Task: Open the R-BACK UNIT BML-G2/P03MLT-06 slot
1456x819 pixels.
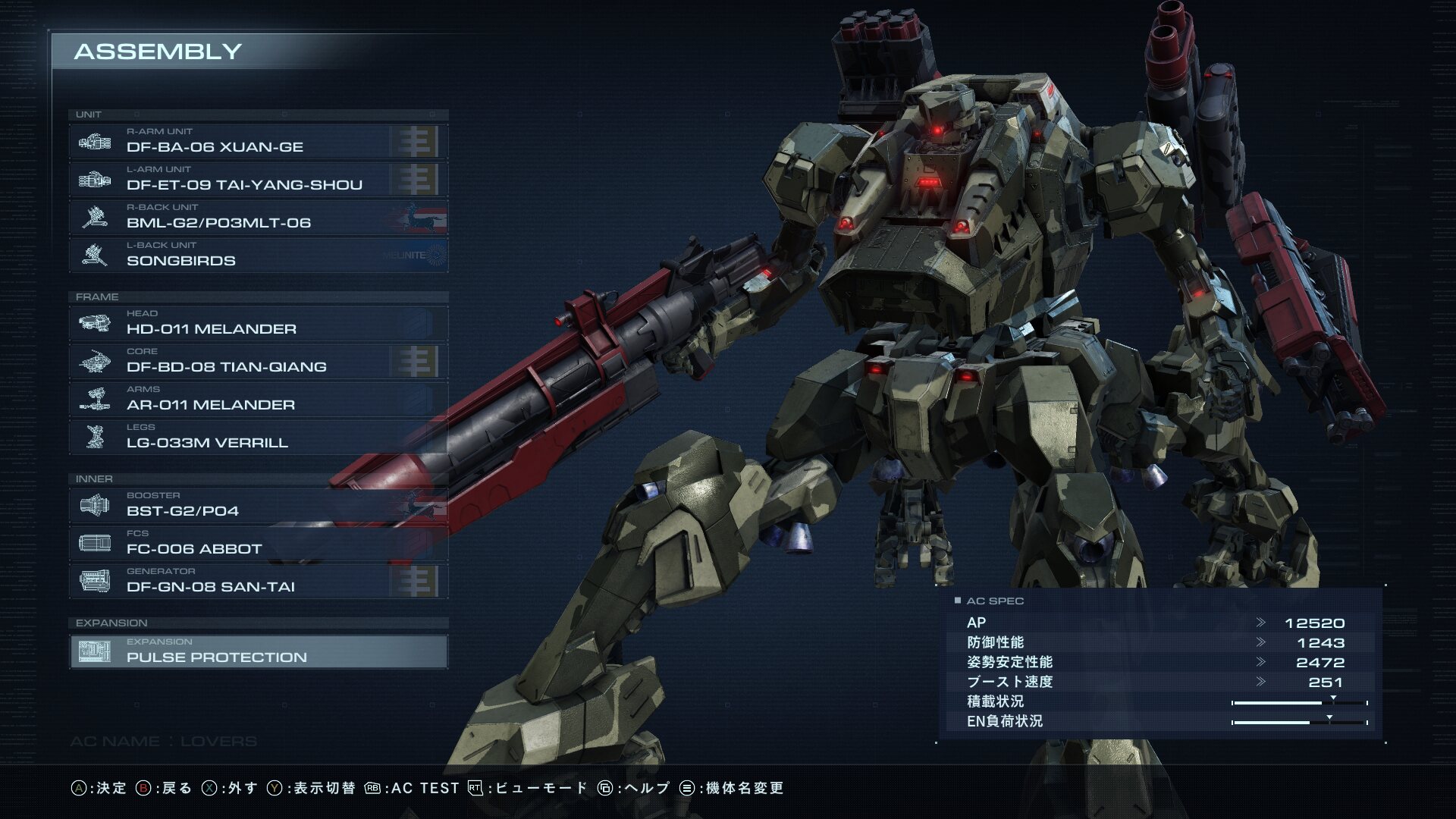Action: coord(258,218)
